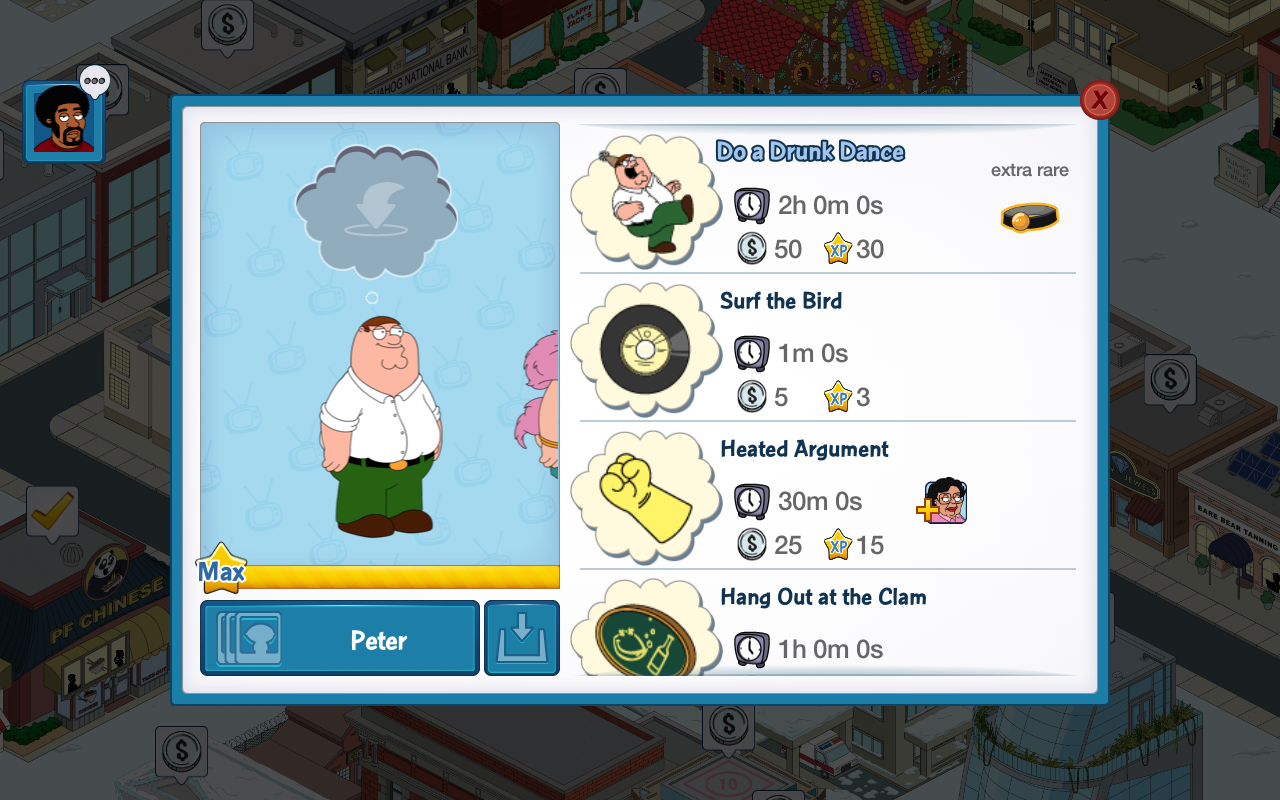
Task: Click the store-character download arrow button
Action: (x=522, y=638)
